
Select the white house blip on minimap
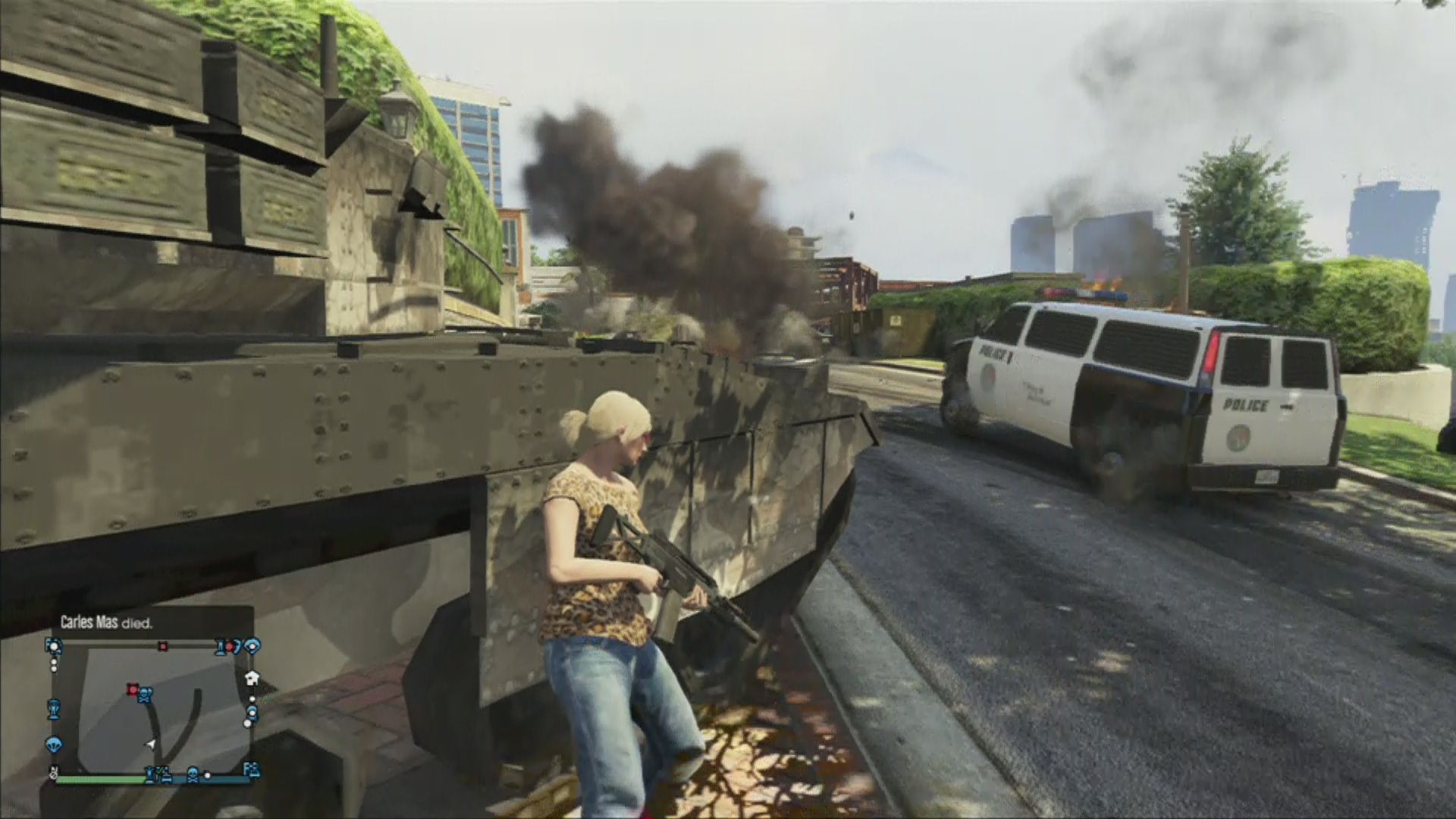pyautogui.click(x=253, y=676)
